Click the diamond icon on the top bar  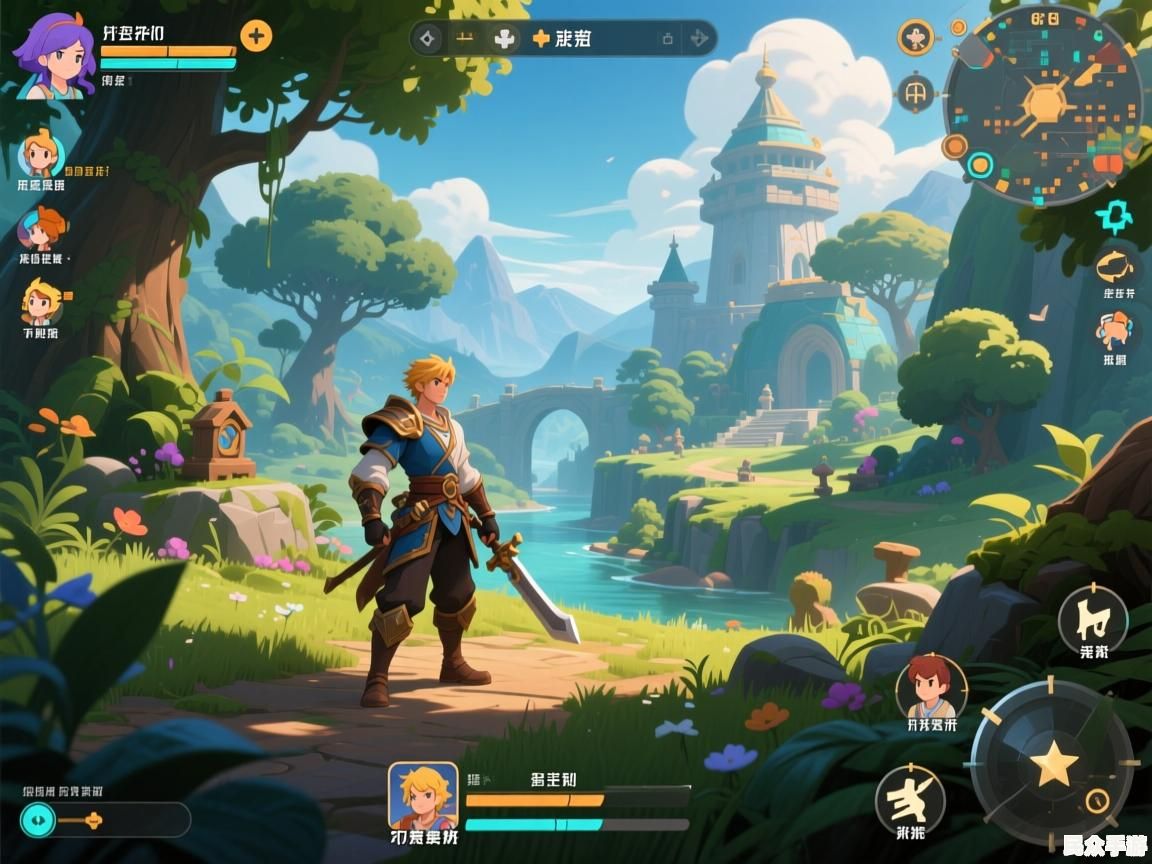pyautogui.click(x=429, y=39)
